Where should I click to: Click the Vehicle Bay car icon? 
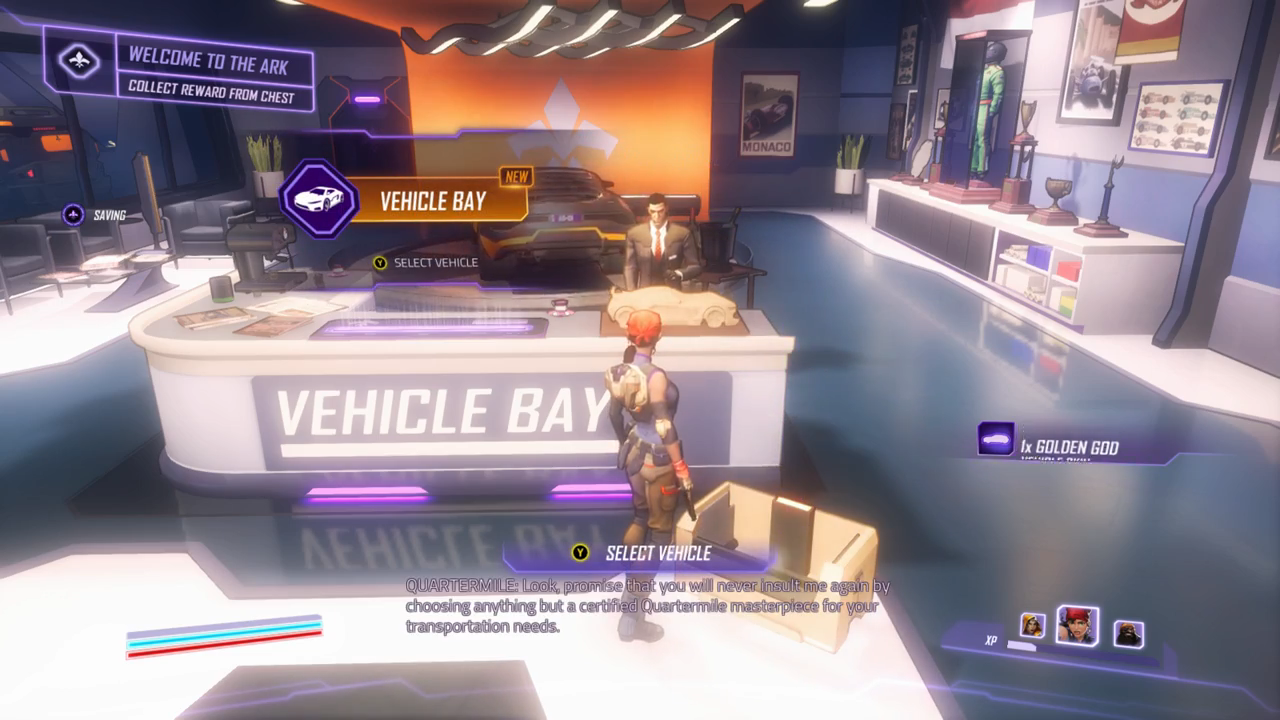[318, 199]
